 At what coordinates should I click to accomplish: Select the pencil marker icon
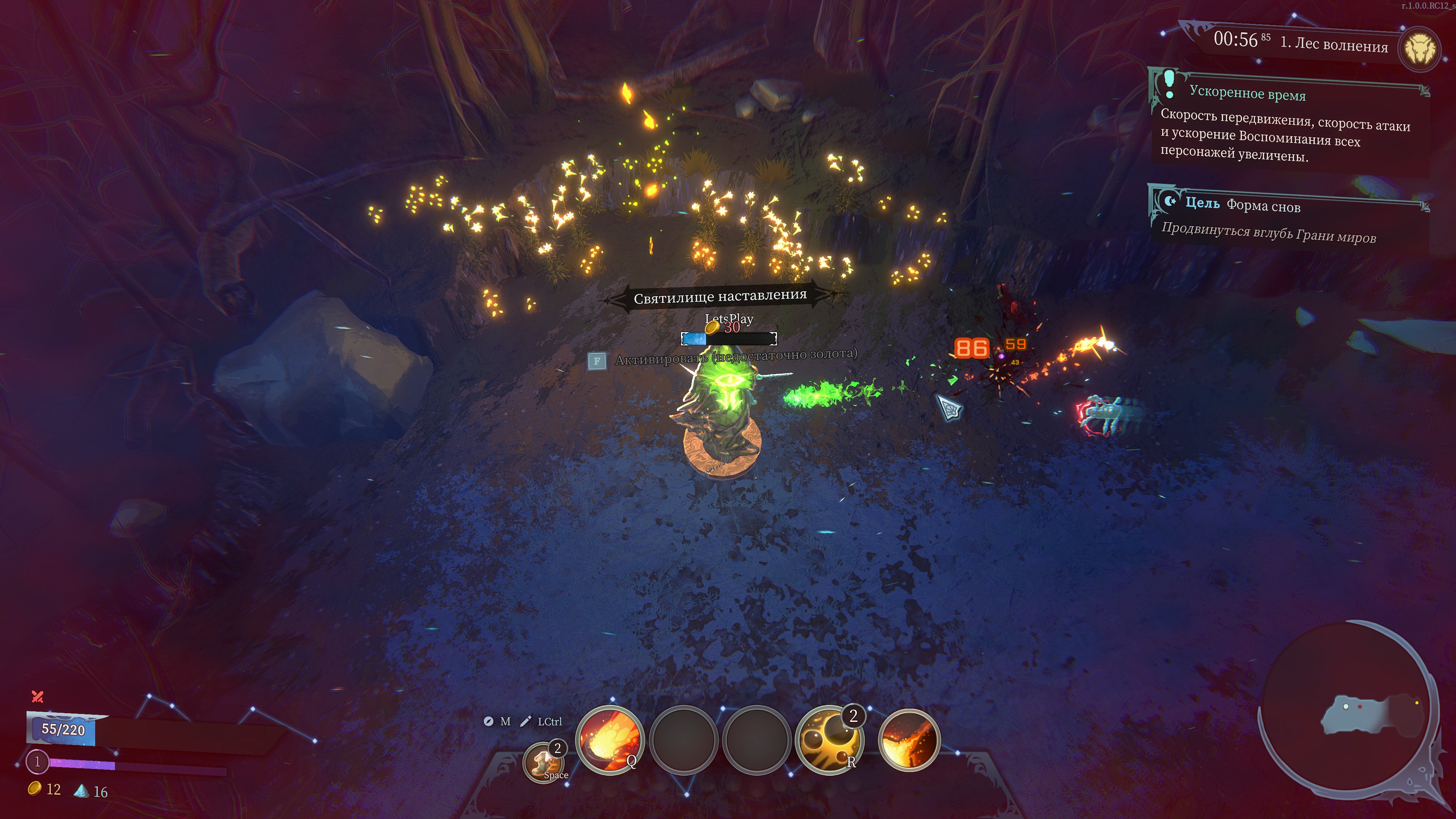click(526, 721)
